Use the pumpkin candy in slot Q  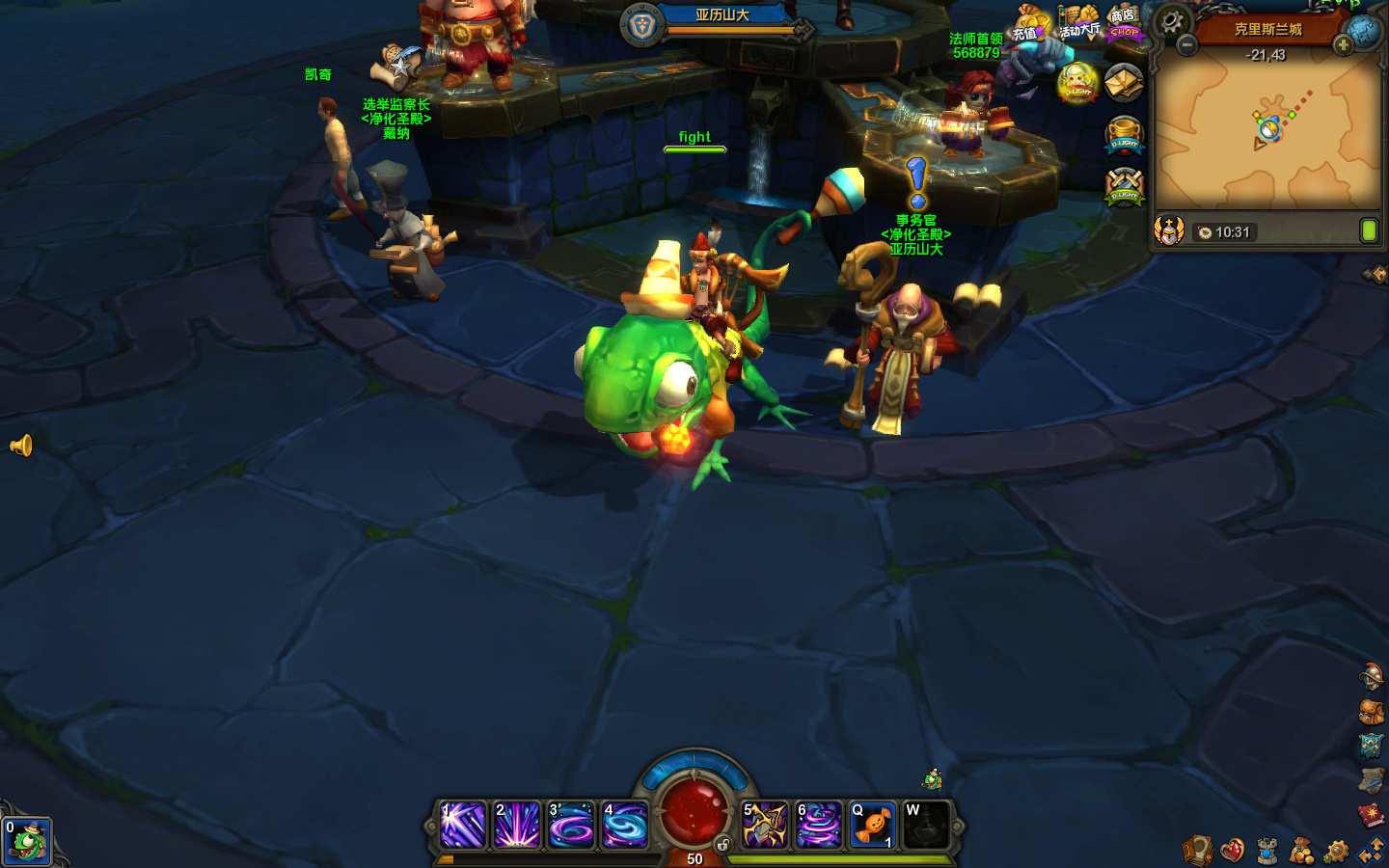(873, 826)
